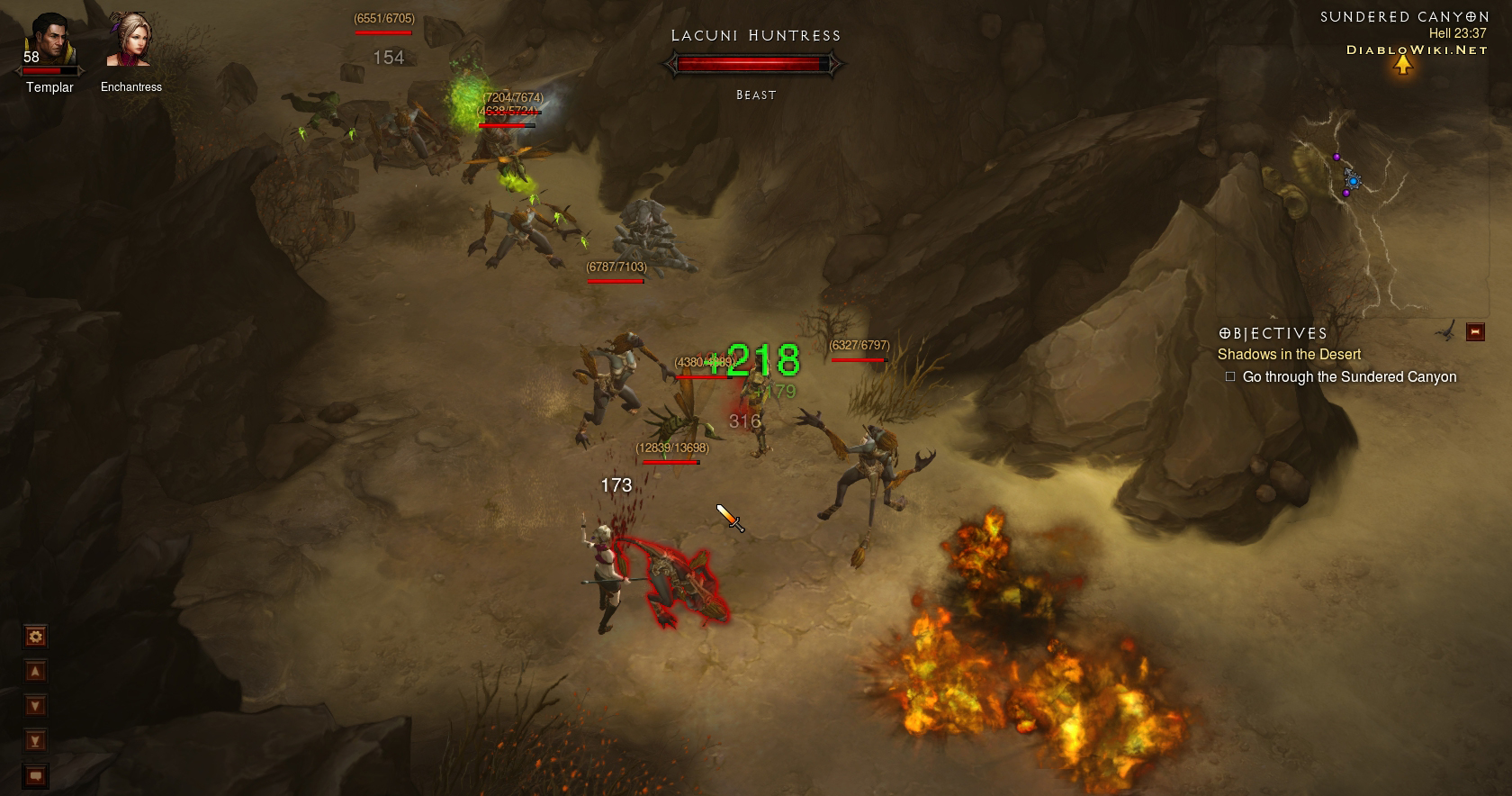Click the yellow arrow marker on the minimap
This screenshot has height=796, width=1512.
pyautogui.click(x=1403, y=66)
